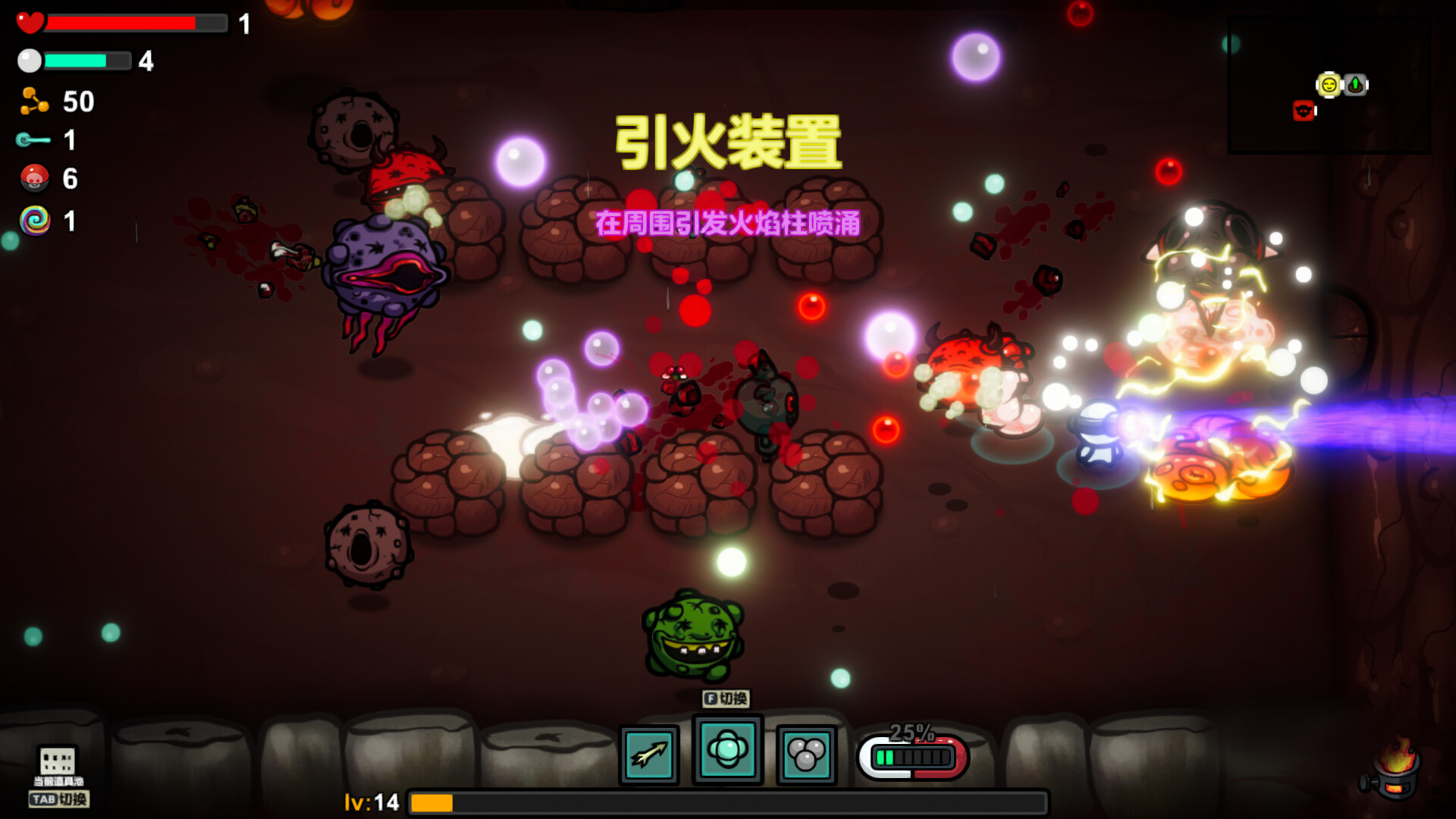
Task: Click the white shield orb beside the teal bar
Action: pyautogui.click(x=29, y=61)
